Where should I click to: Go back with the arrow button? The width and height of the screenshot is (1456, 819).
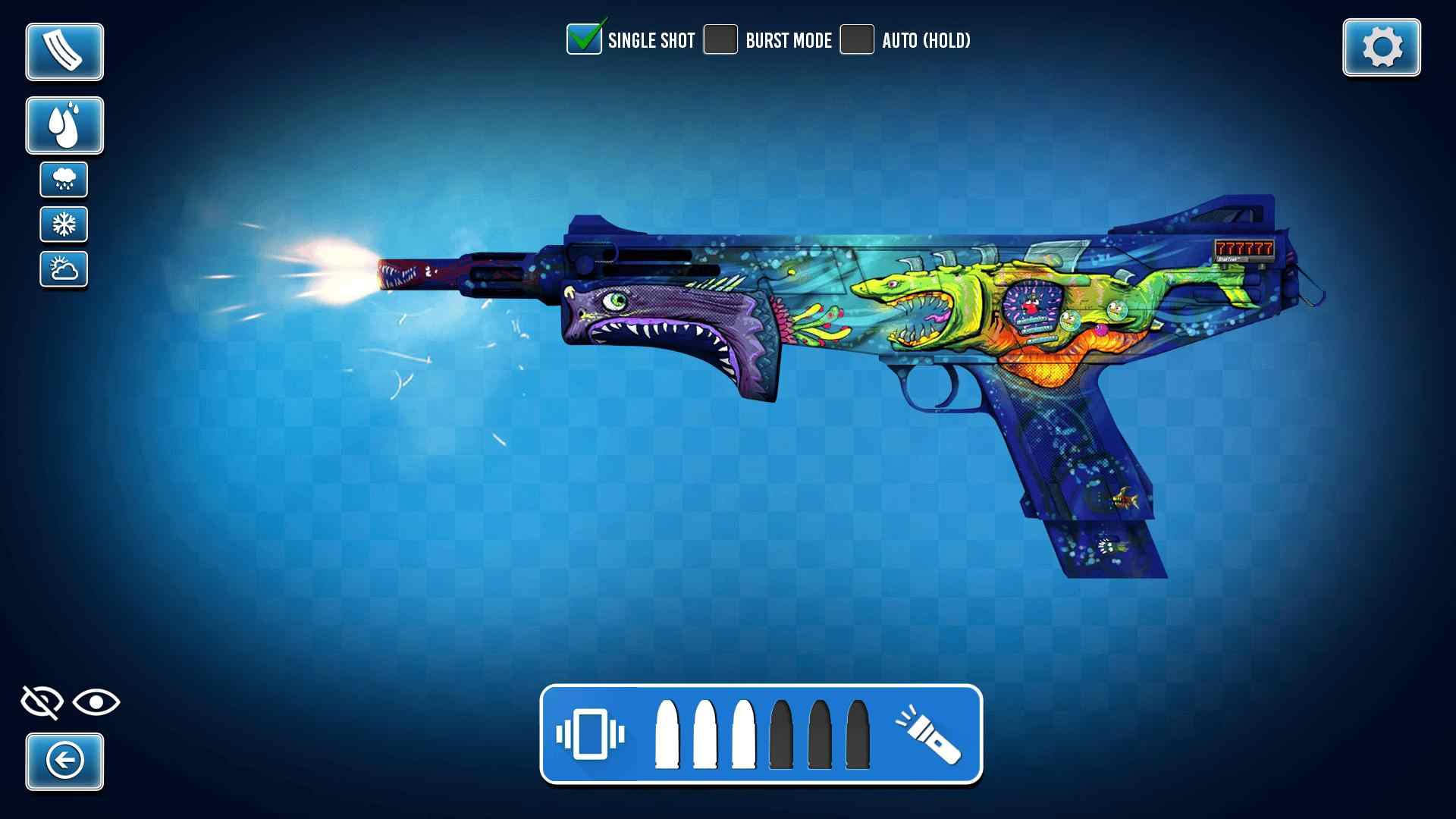(64, 761)
